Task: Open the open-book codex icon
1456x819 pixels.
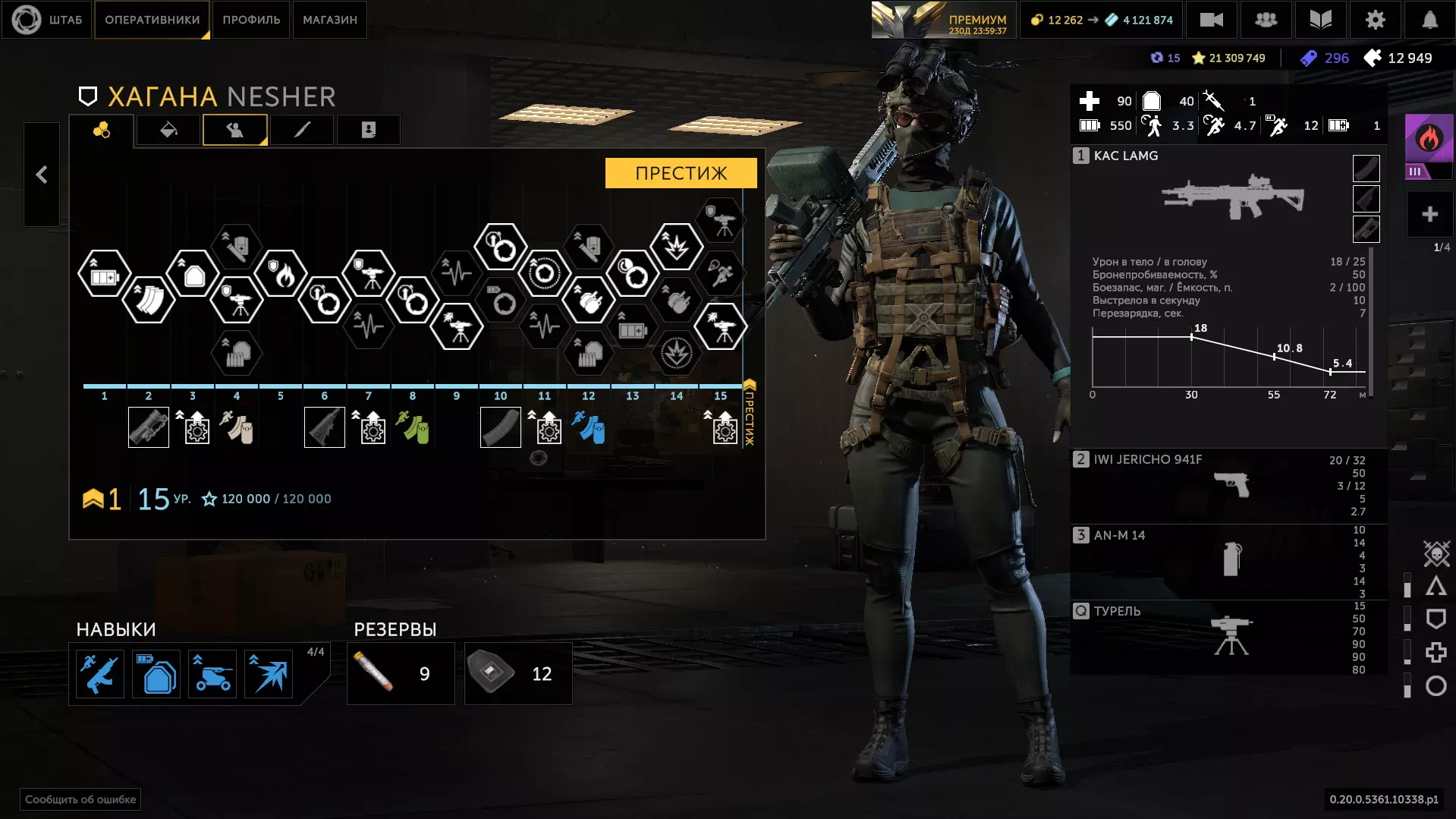Action: 1320,20
